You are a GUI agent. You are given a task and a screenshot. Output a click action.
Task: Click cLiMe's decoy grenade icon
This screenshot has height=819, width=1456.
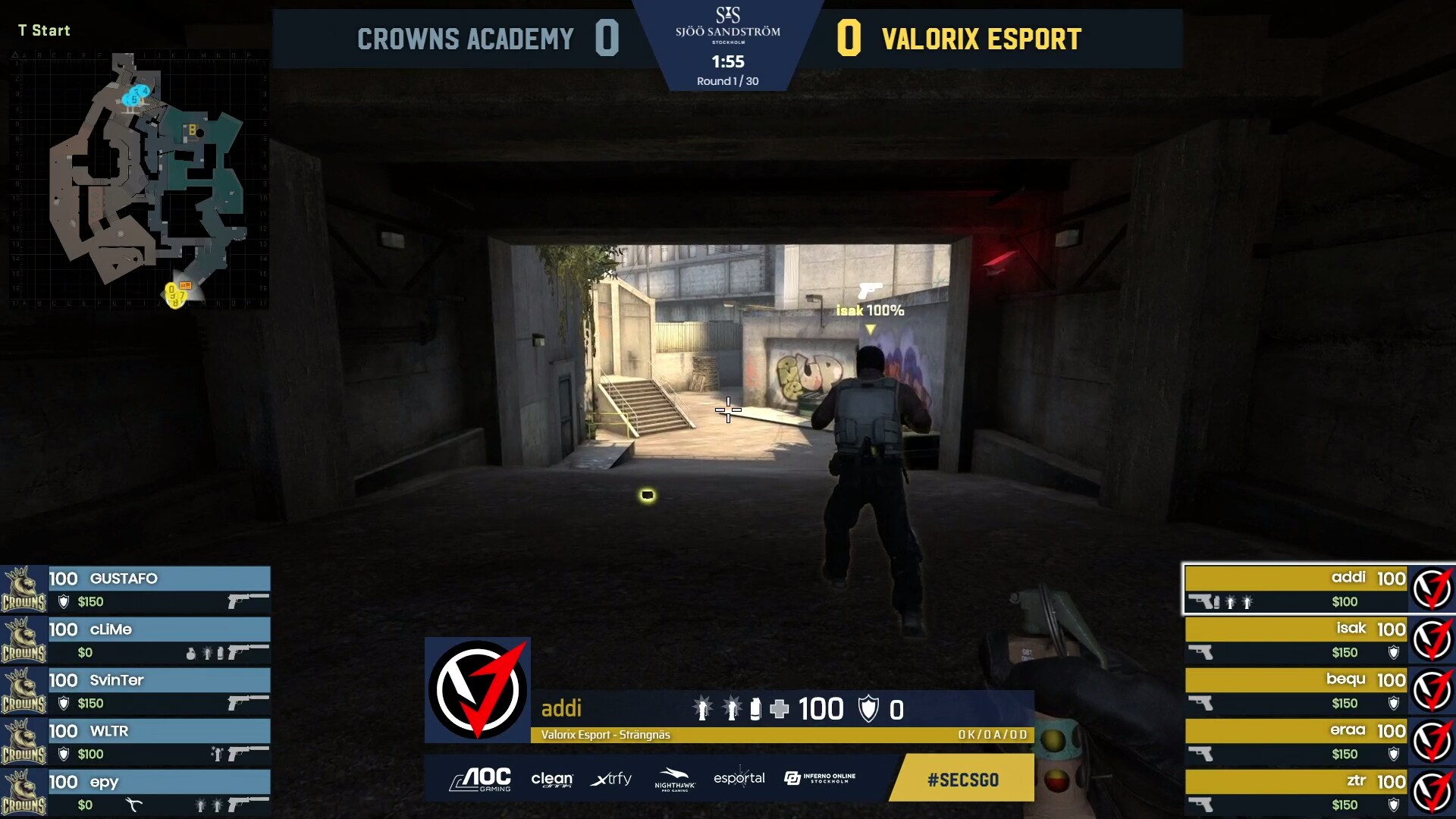[190, 654]
